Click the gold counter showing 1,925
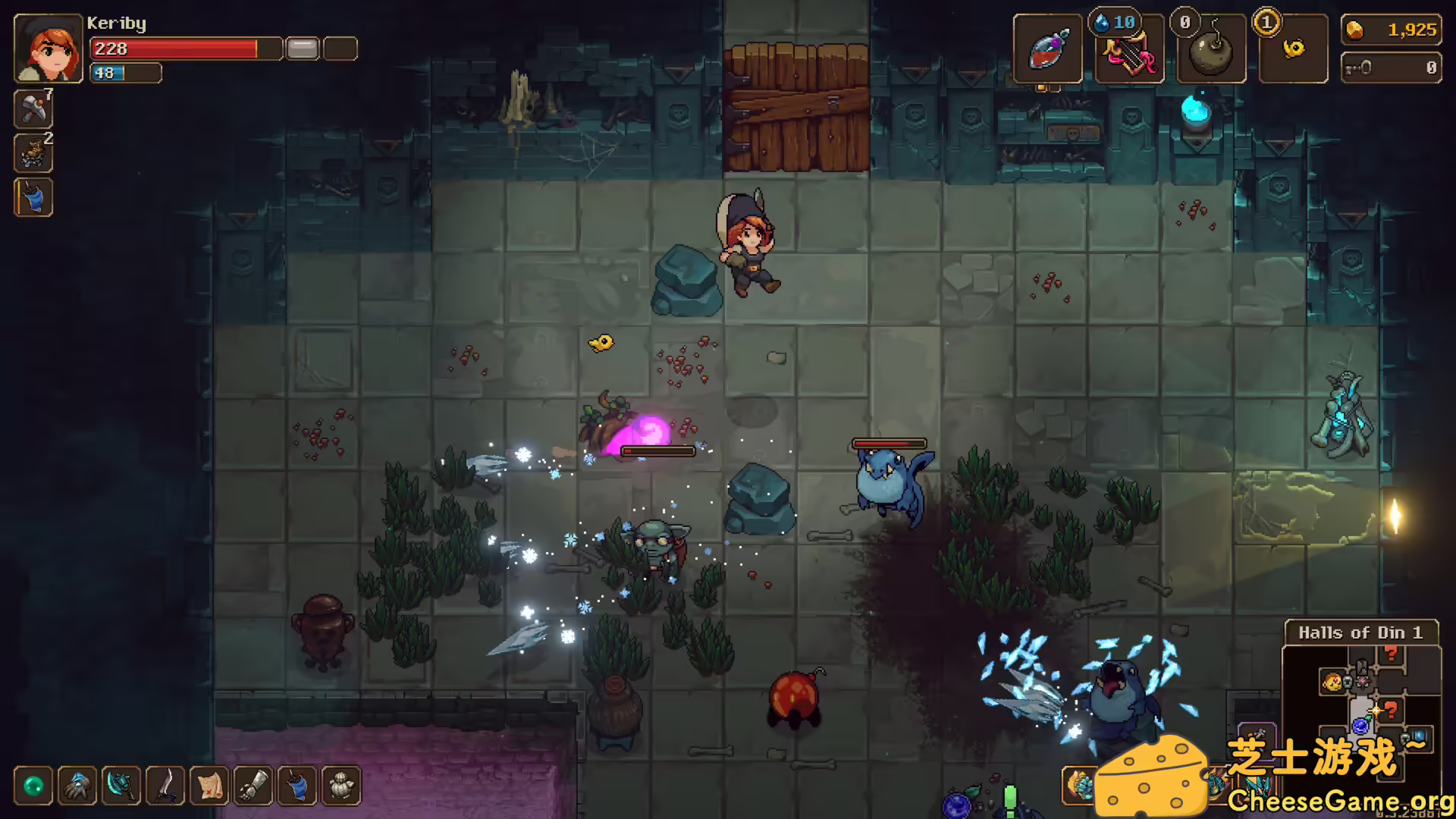 (1391, 30)
